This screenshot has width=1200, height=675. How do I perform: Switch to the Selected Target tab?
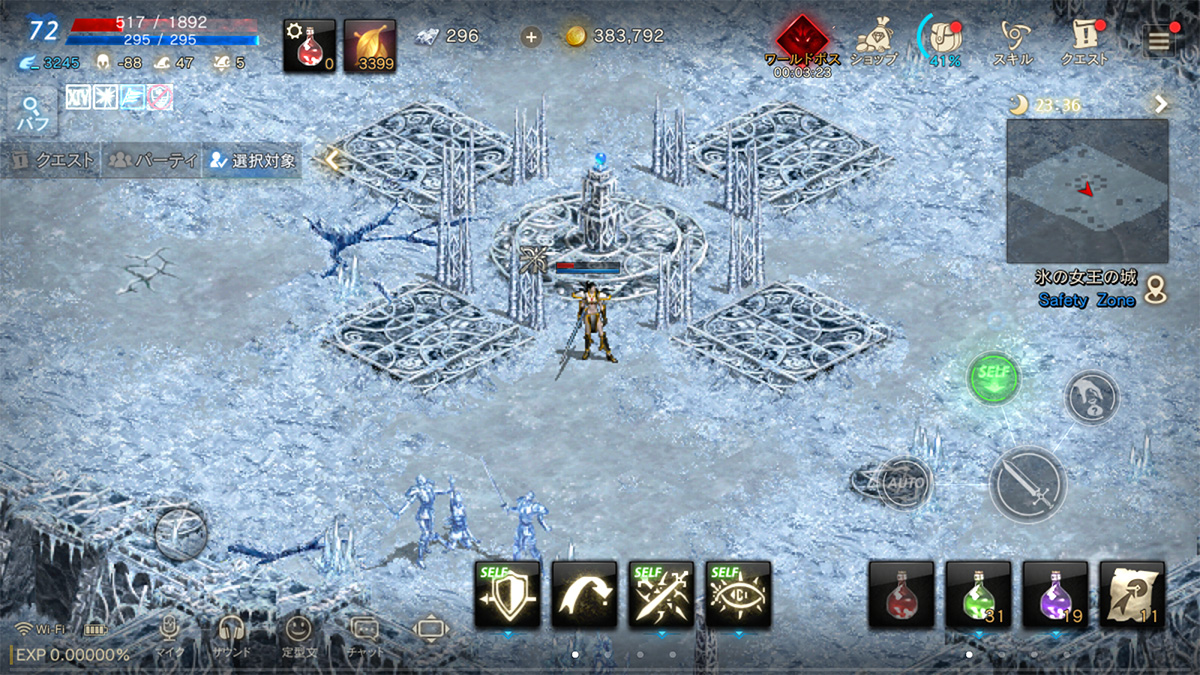pos(252,160)
